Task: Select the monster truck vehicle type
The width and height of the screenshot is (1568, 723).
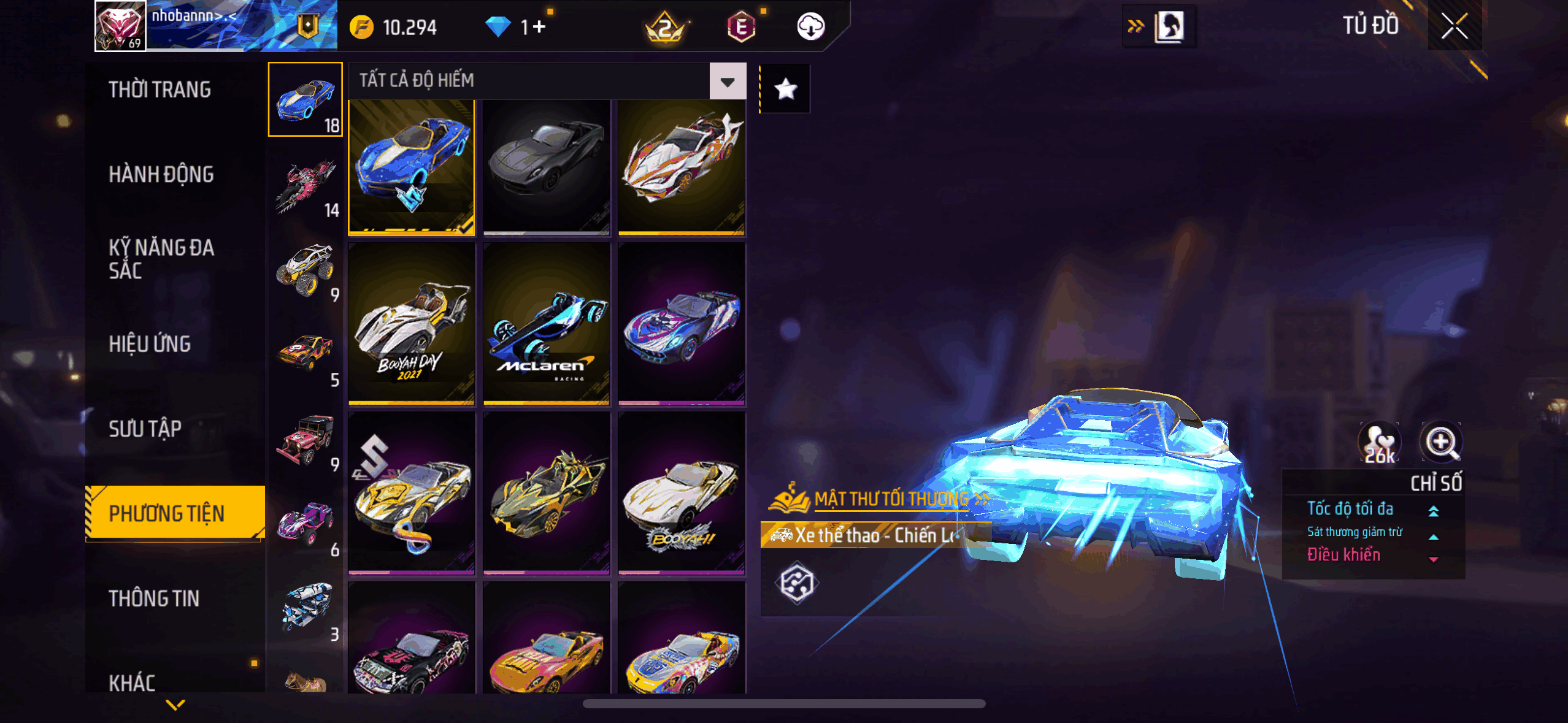Action: tap(306, 270)
